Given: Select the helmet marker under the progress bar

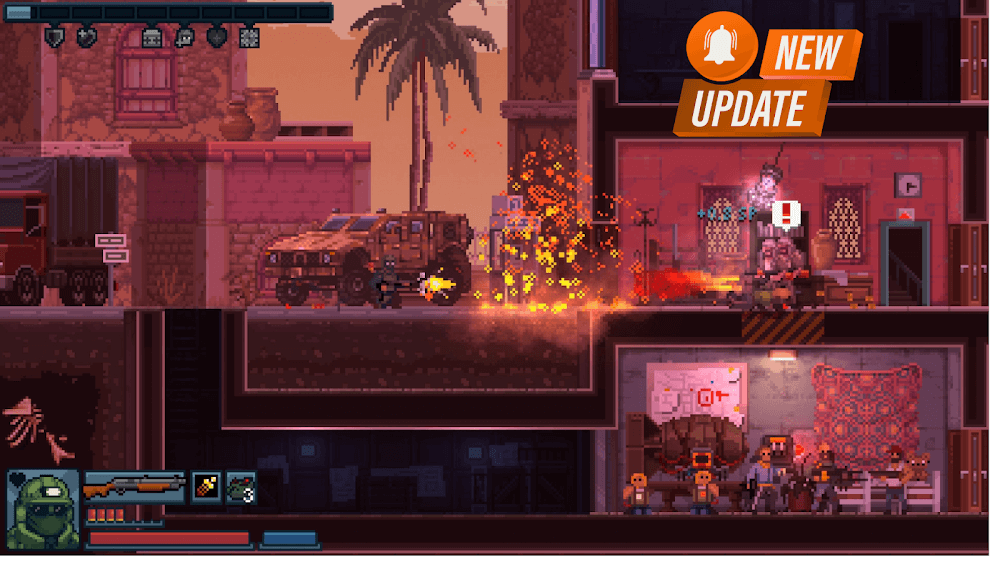Looking at the screenshot, I should tap(184, 38).
